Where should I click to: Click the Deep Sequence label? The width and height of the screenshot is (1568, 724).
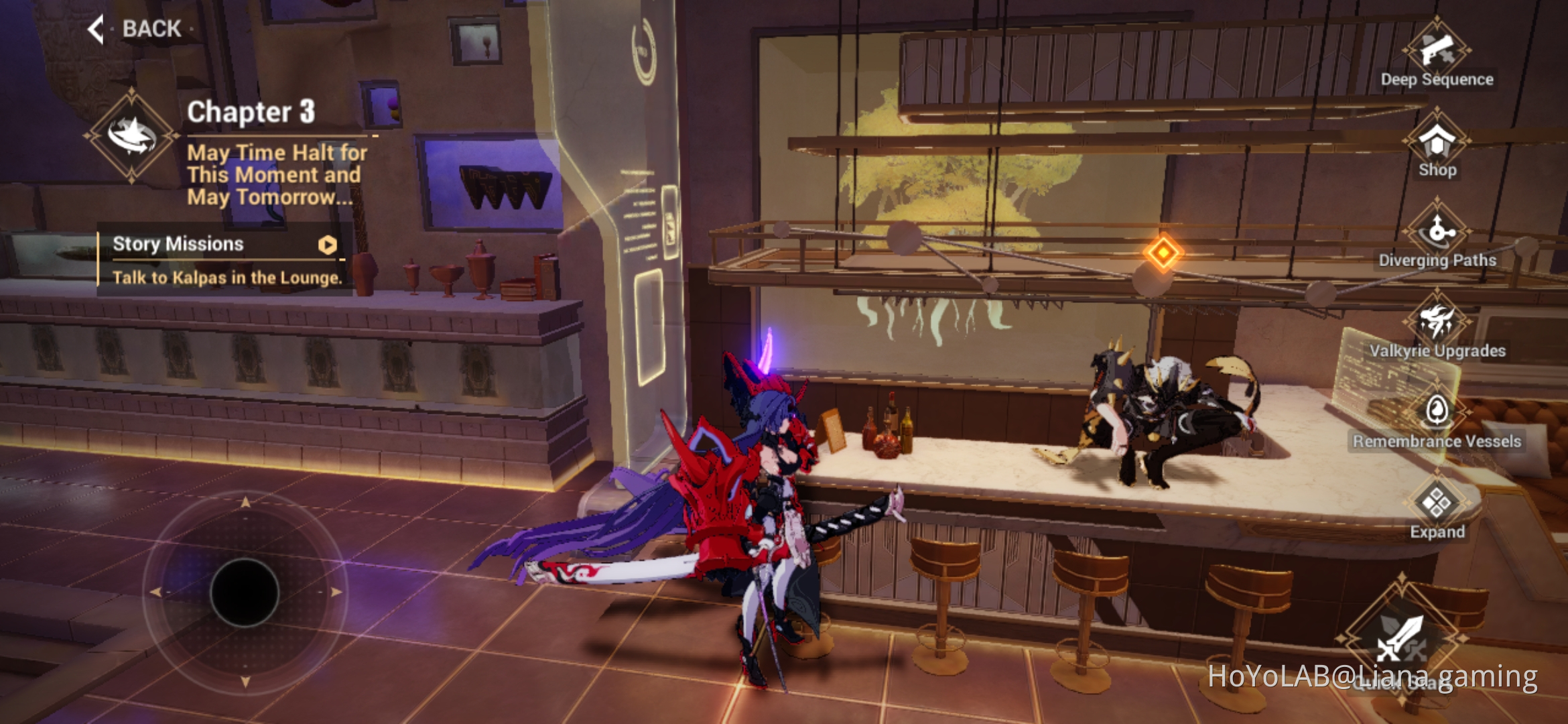coord(1437,78)
